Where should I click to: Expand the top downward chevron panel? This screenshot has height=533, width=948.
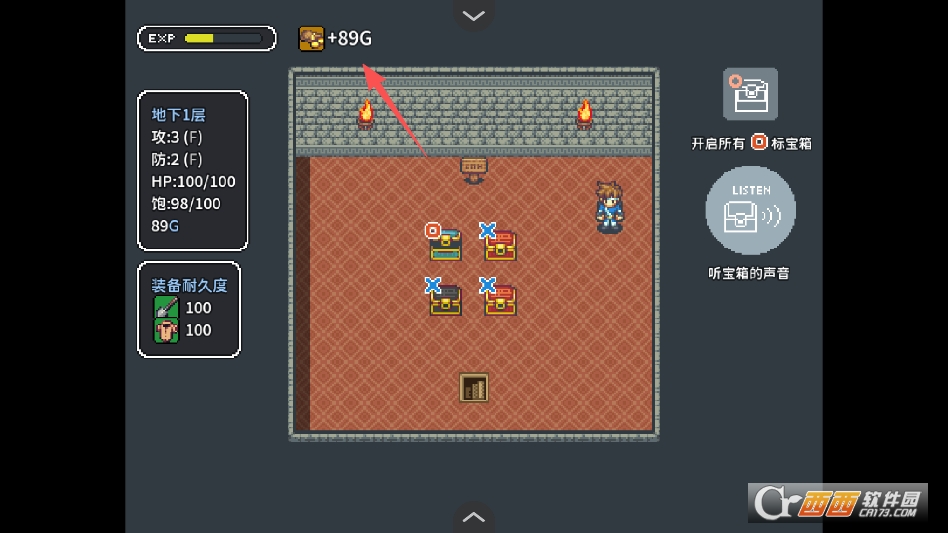[x=474, y=15]
